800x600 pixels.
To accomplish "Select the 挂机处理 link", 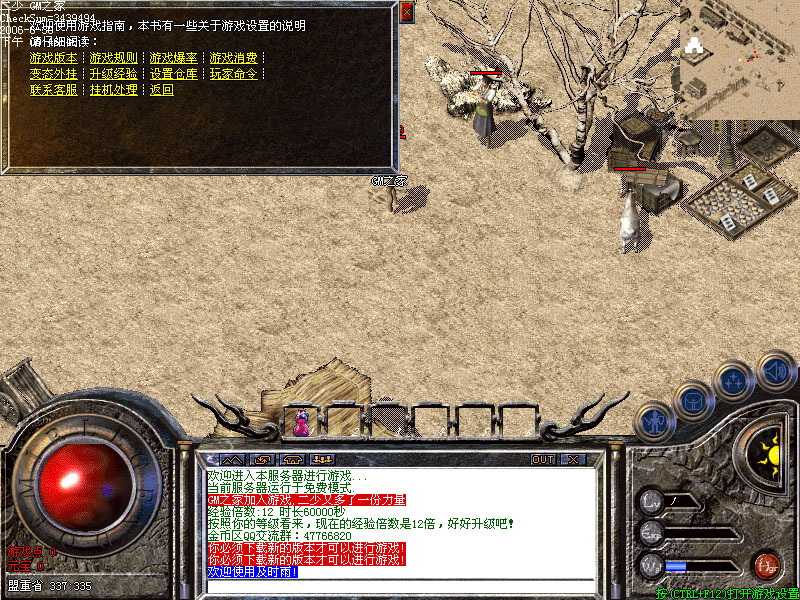I will click(x=113, y=90).
